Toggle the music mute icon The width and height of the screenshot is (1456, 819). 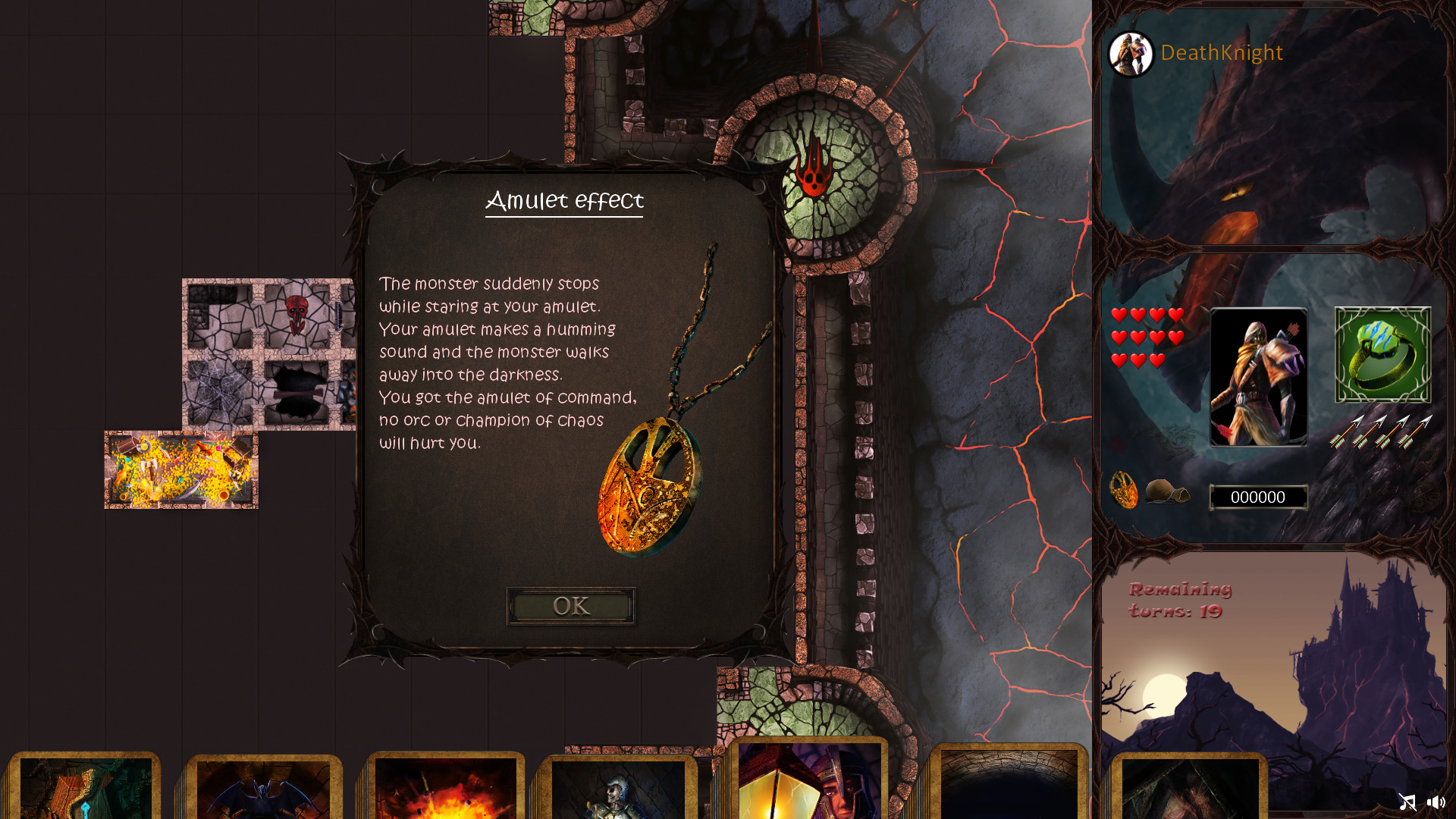pyautogui.click(x=1408, y=802)
